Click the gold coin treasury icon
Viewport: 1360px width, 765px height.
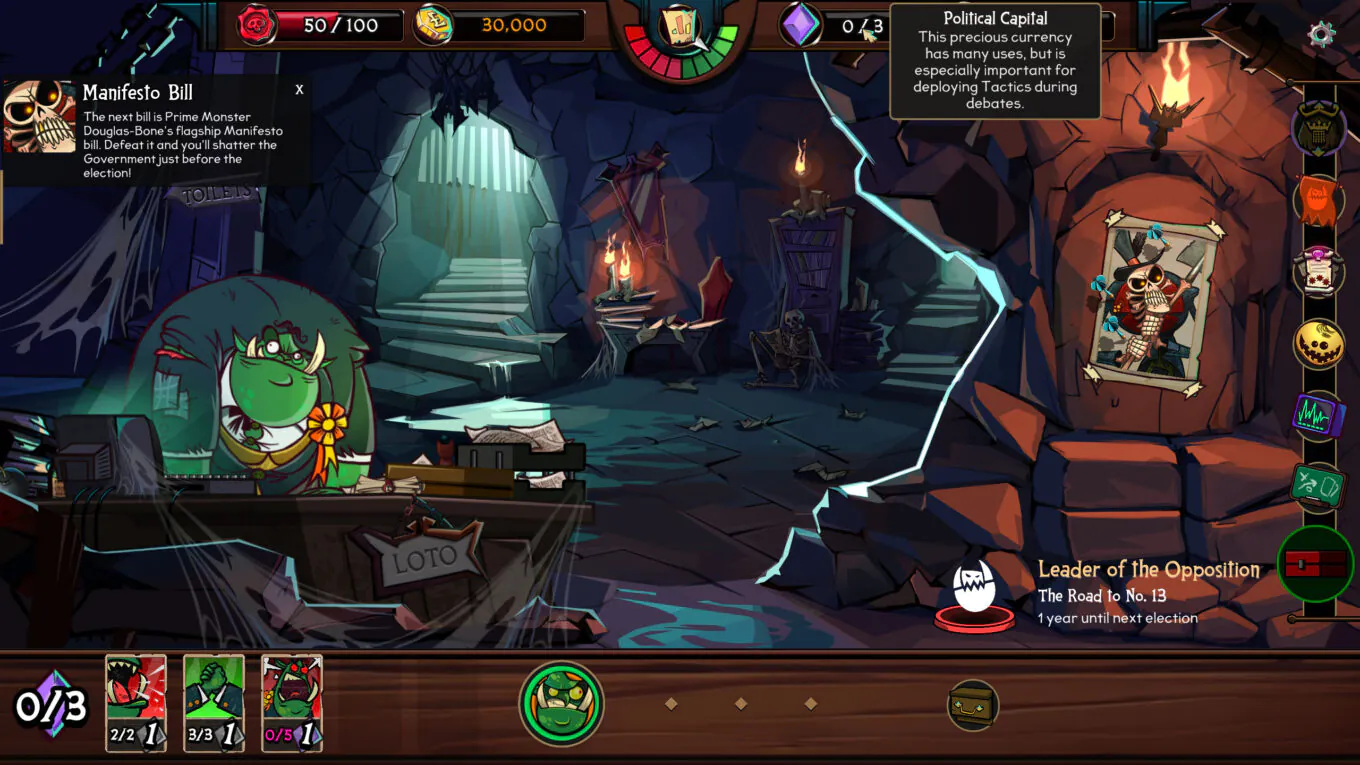(x=434, y=25)
